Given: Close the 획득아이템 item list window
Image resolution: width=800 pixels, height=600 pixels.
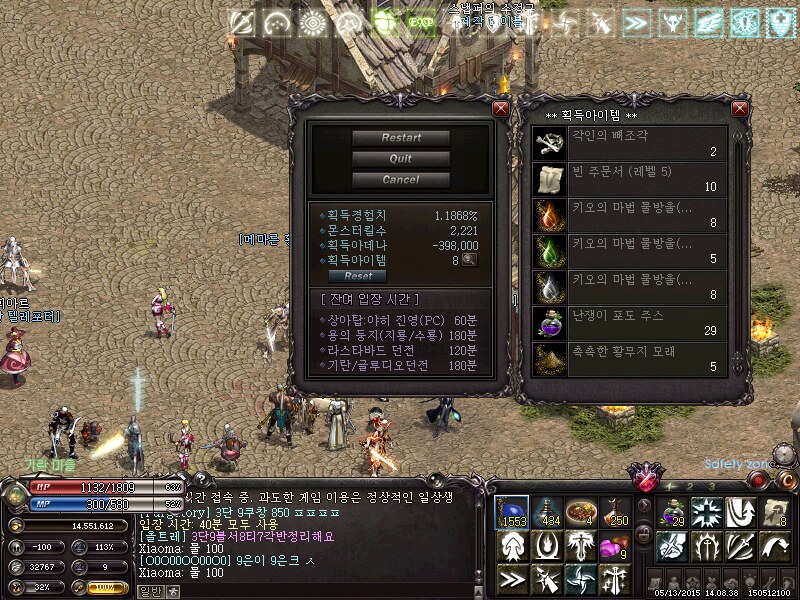Looking at the screenshot, I should point(740,108).
